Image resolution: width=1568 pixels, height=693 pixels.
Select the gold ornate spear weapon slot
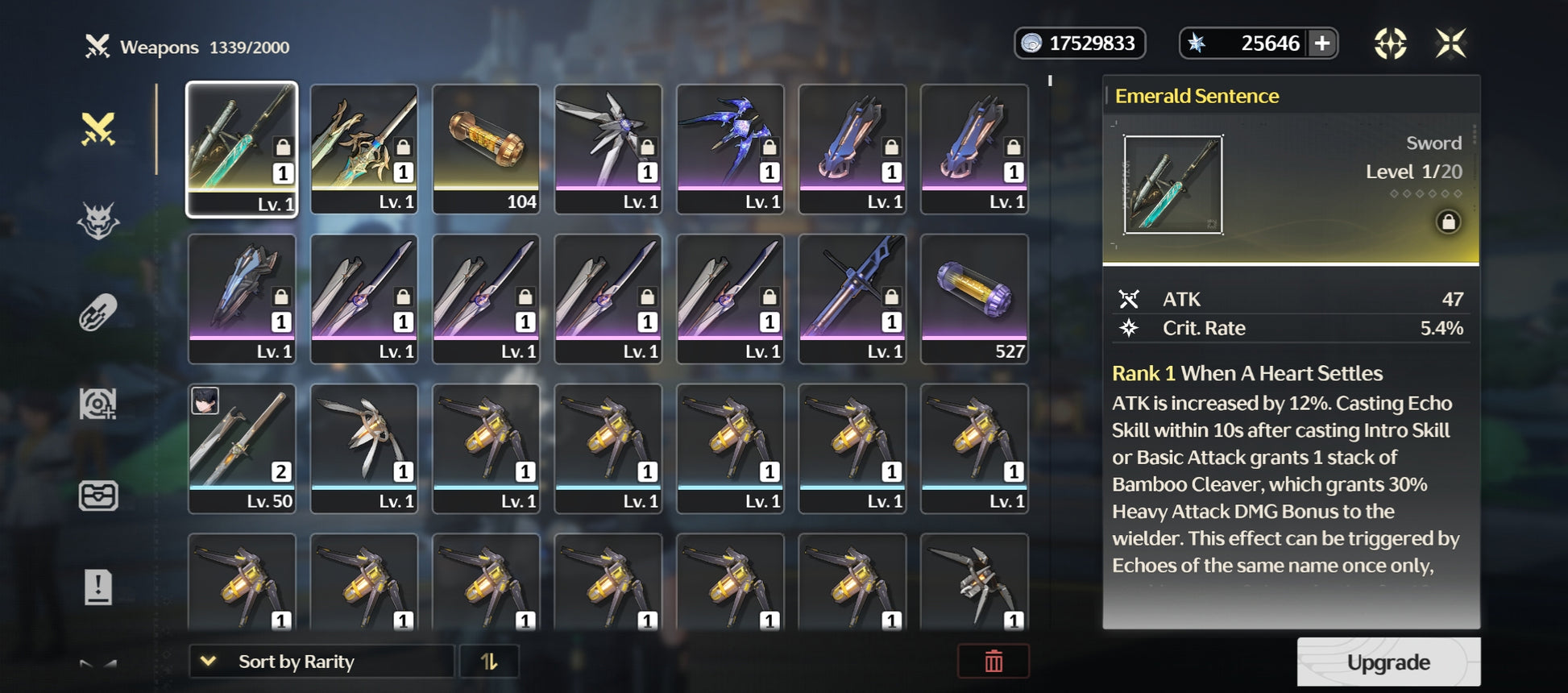(364, 149)
